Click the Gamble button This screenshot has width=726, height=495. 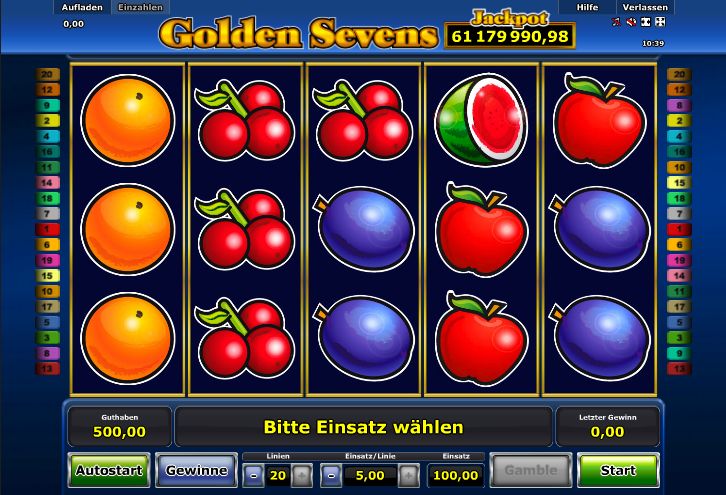click(x=530, y=470)
